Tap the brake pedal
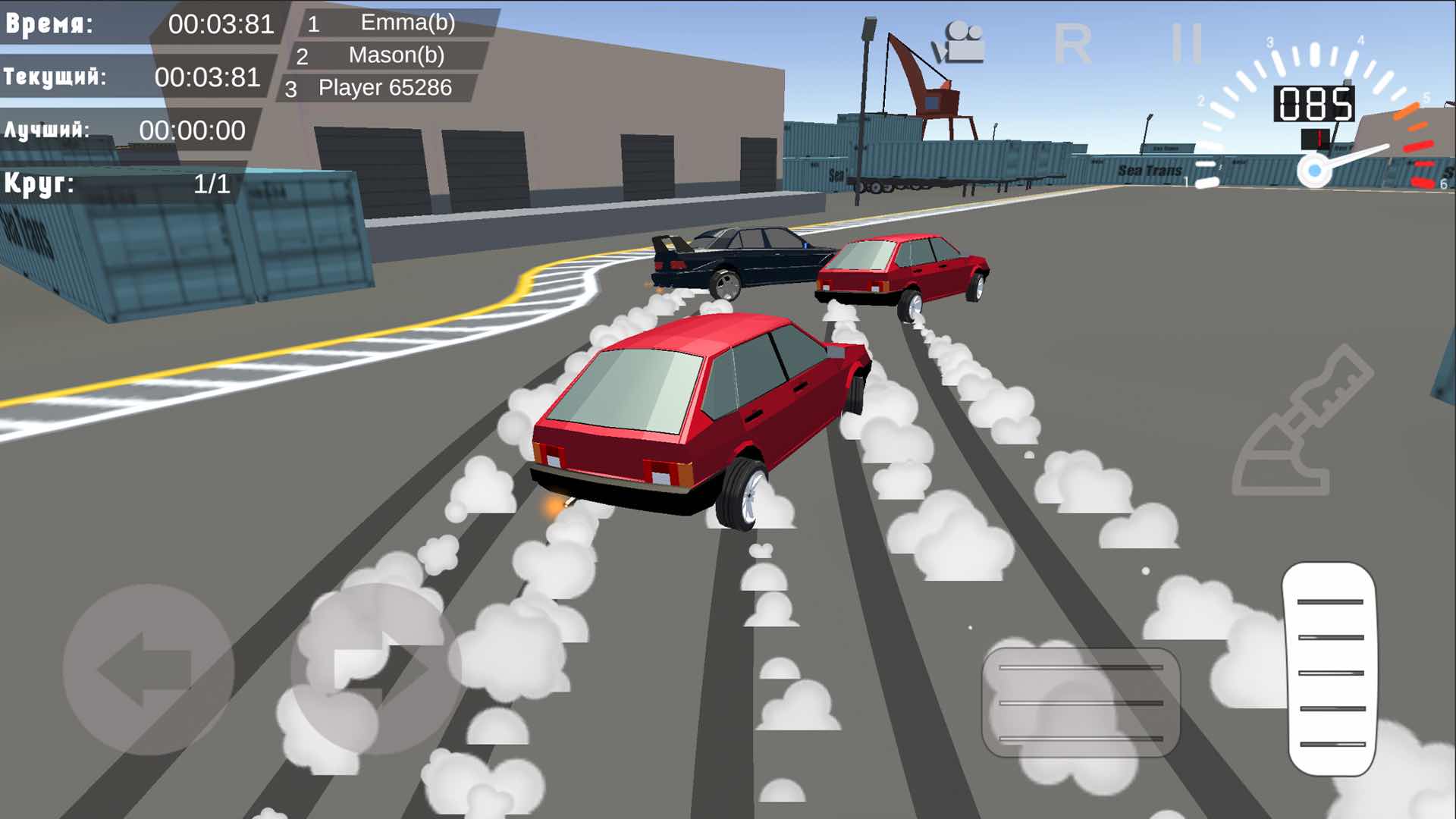This screenshot has height=819, width=1456. [1081, 702]
